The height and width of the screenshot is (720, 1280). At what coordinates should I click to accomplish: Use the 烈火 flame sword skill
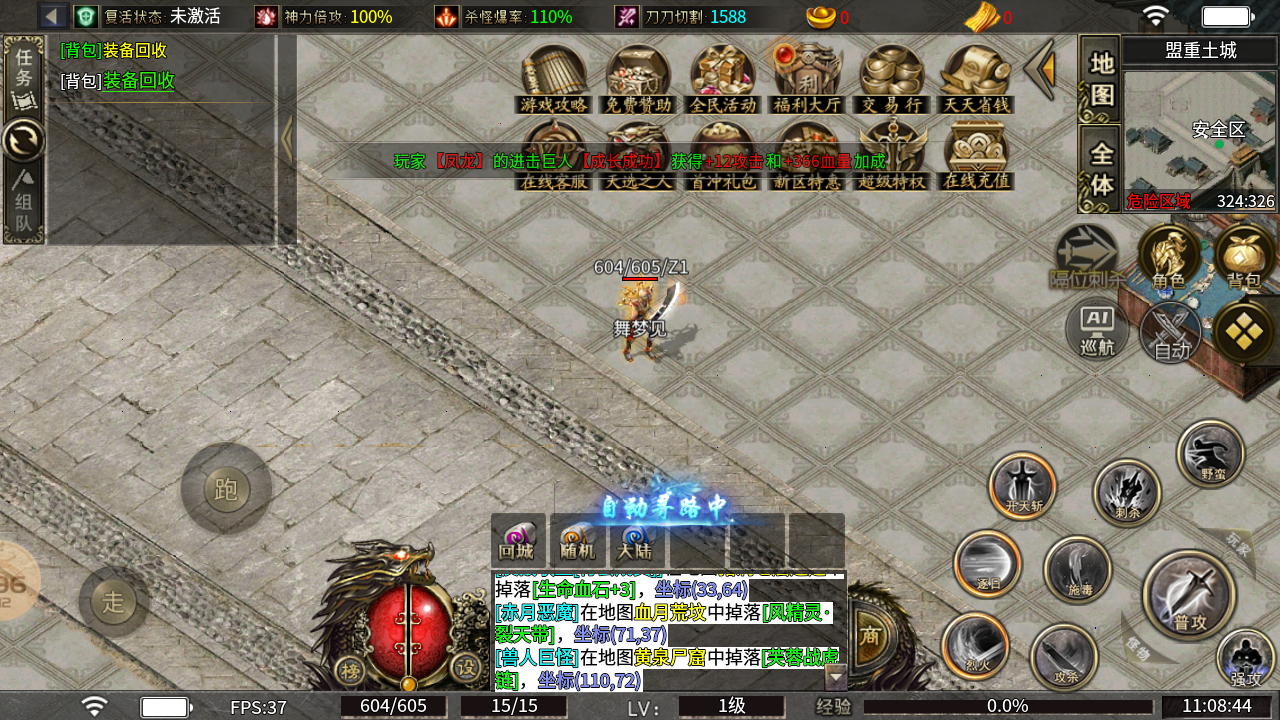tap(975, 645)
